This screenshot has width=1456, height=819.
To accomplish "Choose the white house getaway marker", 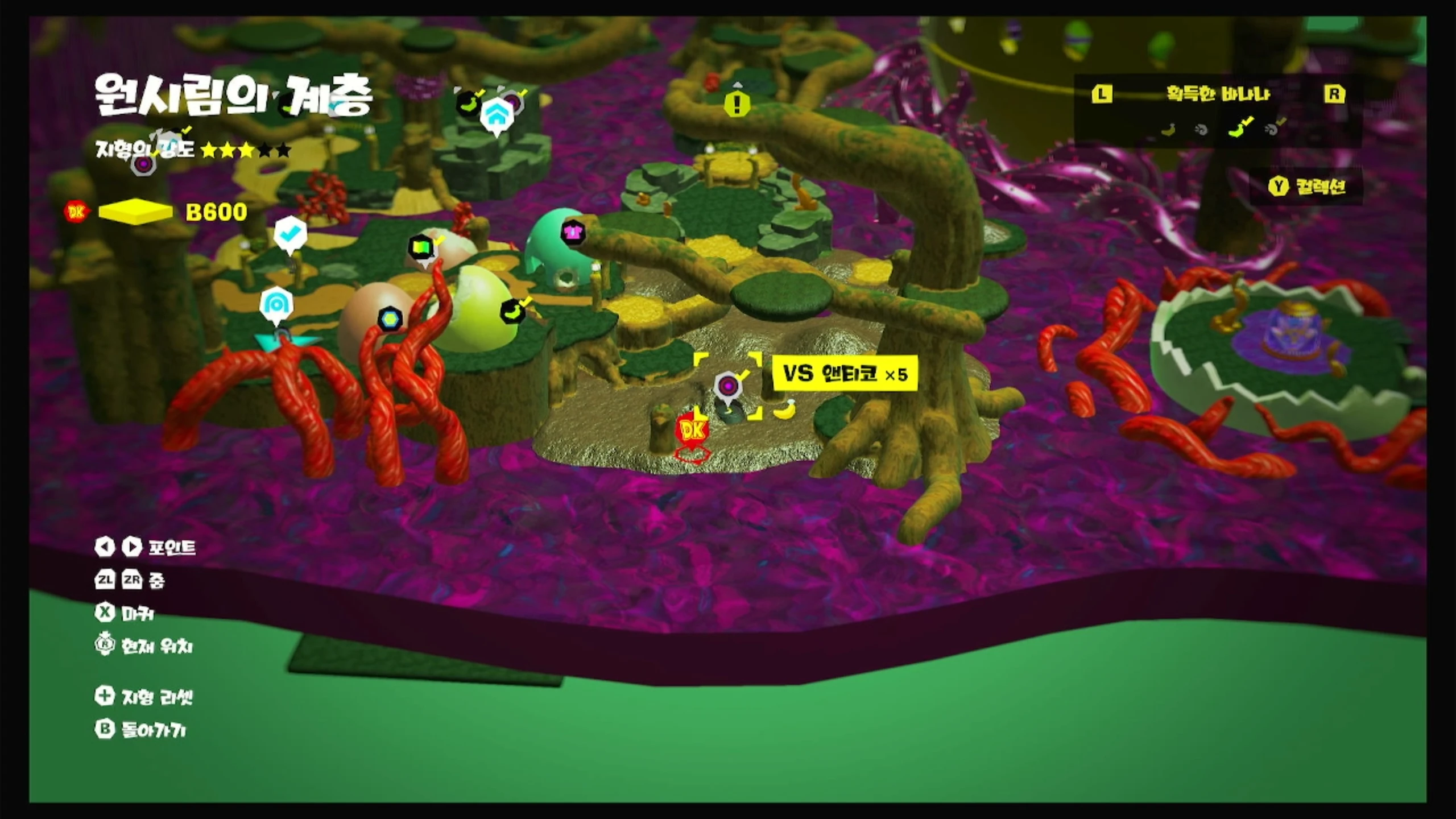I will (497, 115).
